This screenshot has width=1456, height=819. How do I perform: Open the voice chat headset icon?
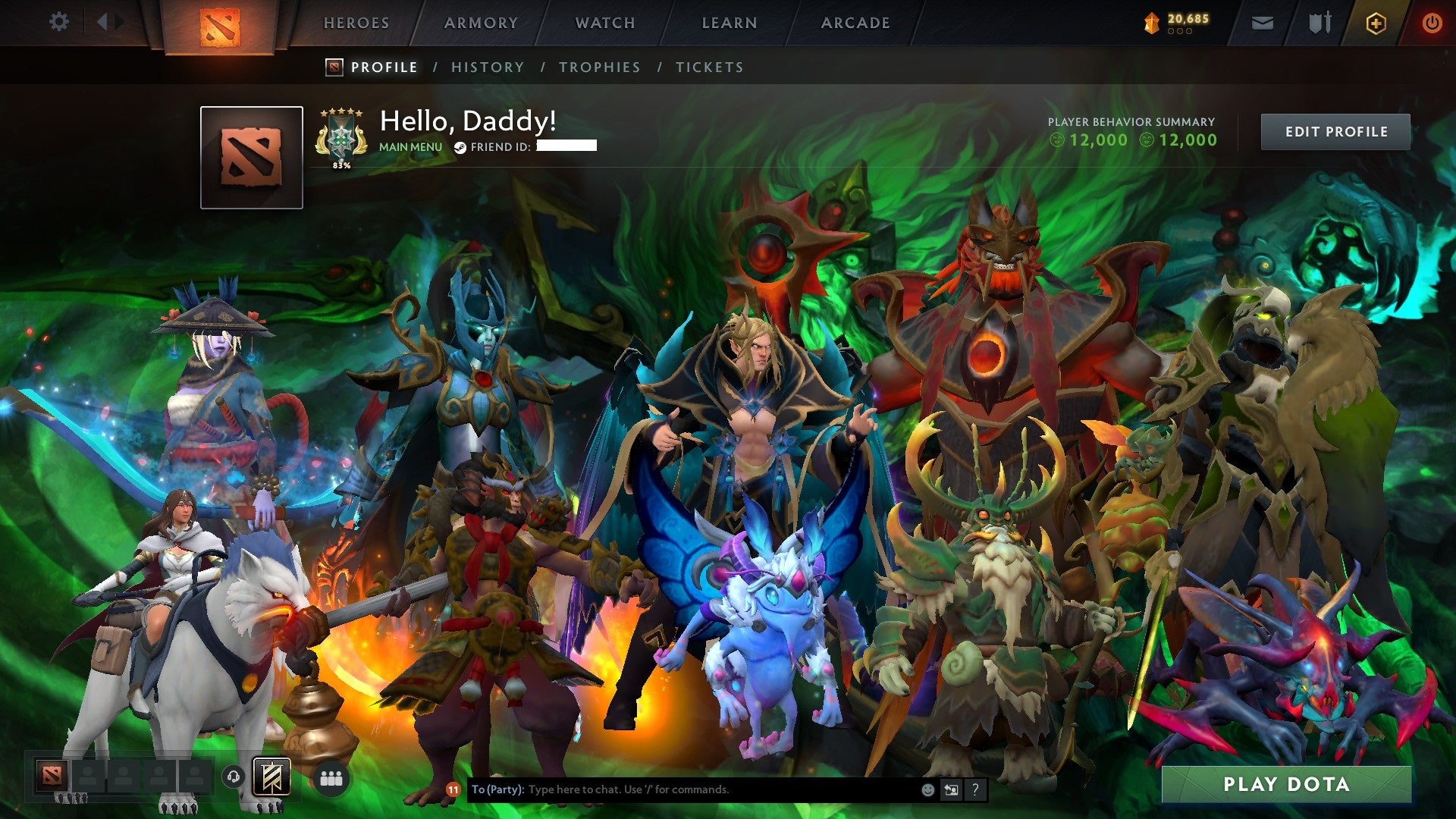pyautogui.click(x=234, y=777)
